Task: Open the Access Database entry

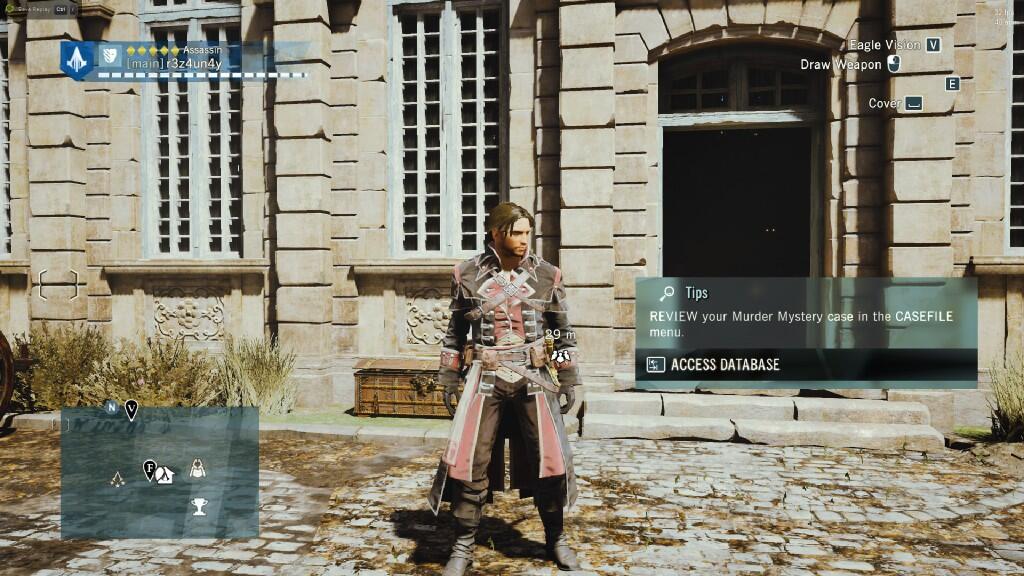Action: (724, 365)
